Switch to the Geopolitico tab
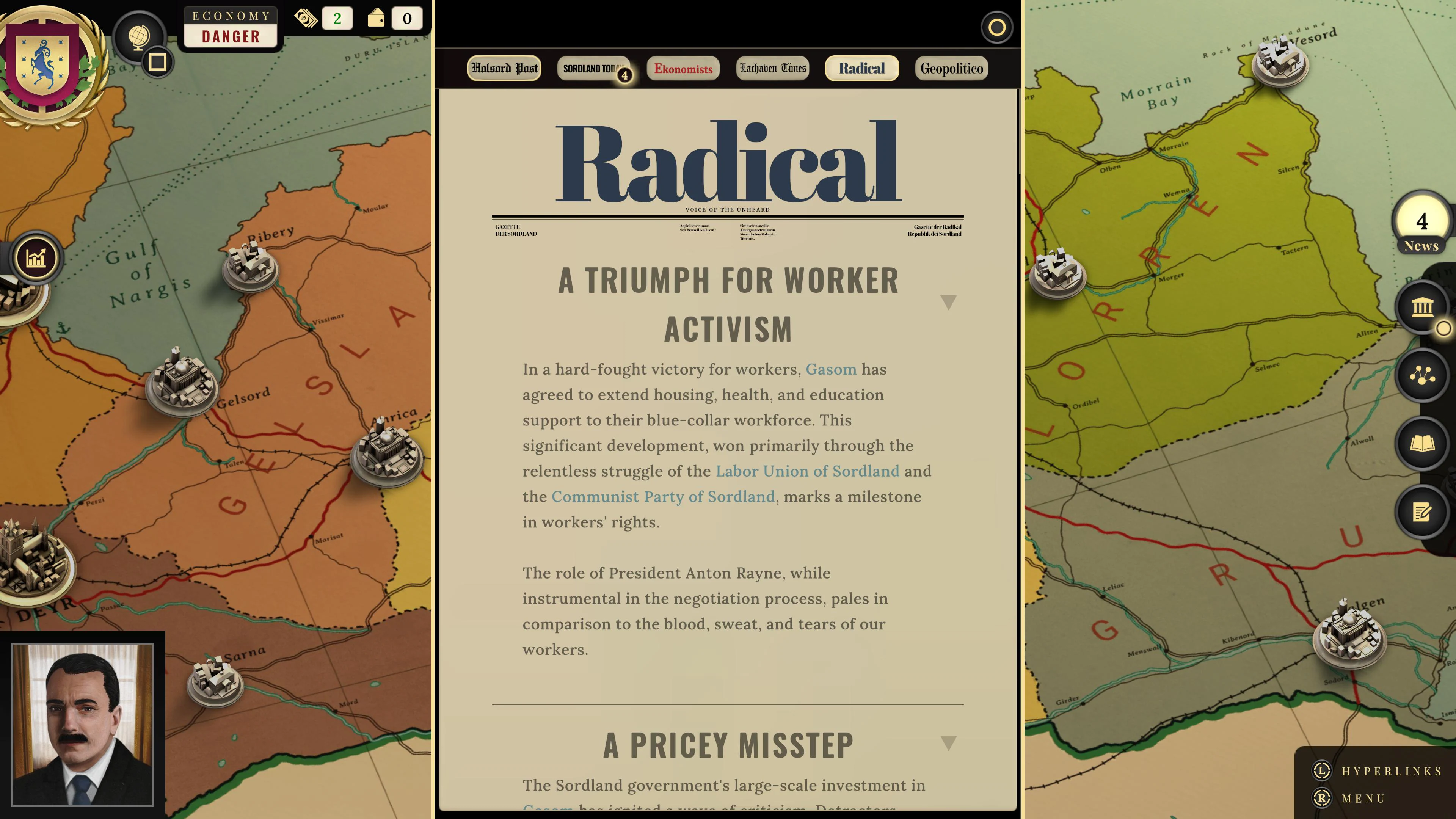The image size is (1456, 819). tap(951, 68)
